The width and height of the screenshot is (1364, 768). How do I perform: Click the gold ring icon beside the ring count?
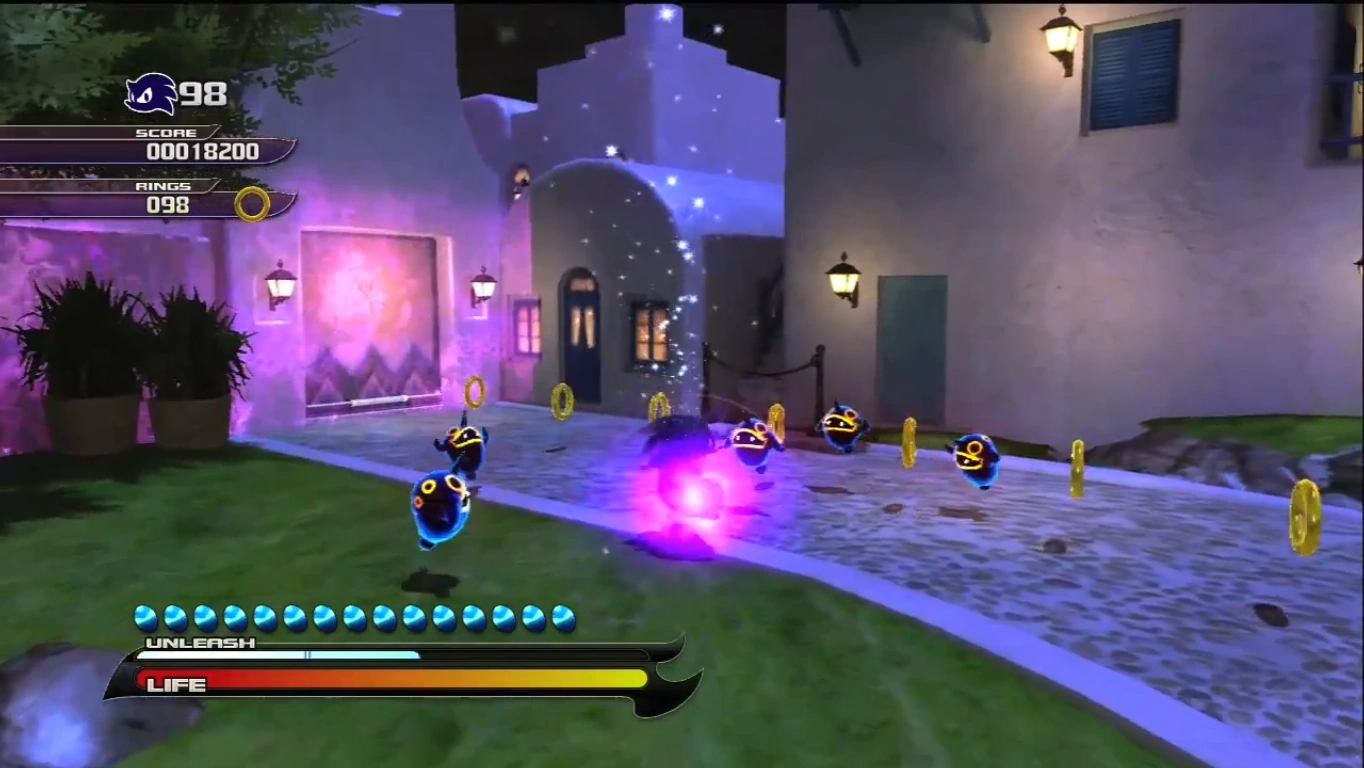point(252,204)
